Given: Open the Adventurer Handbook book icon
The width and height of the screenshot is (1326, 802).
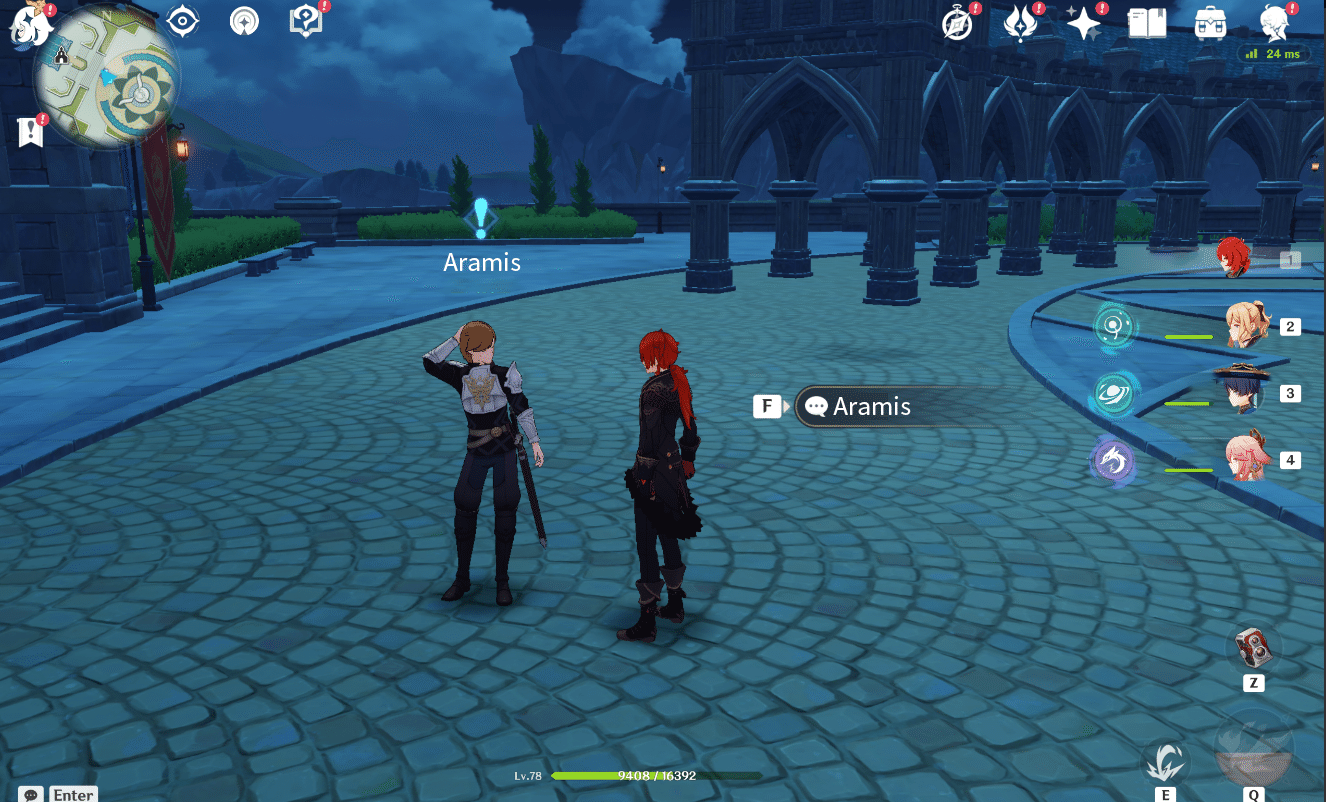Looking at the screenshot, I should coord(1146,22).
